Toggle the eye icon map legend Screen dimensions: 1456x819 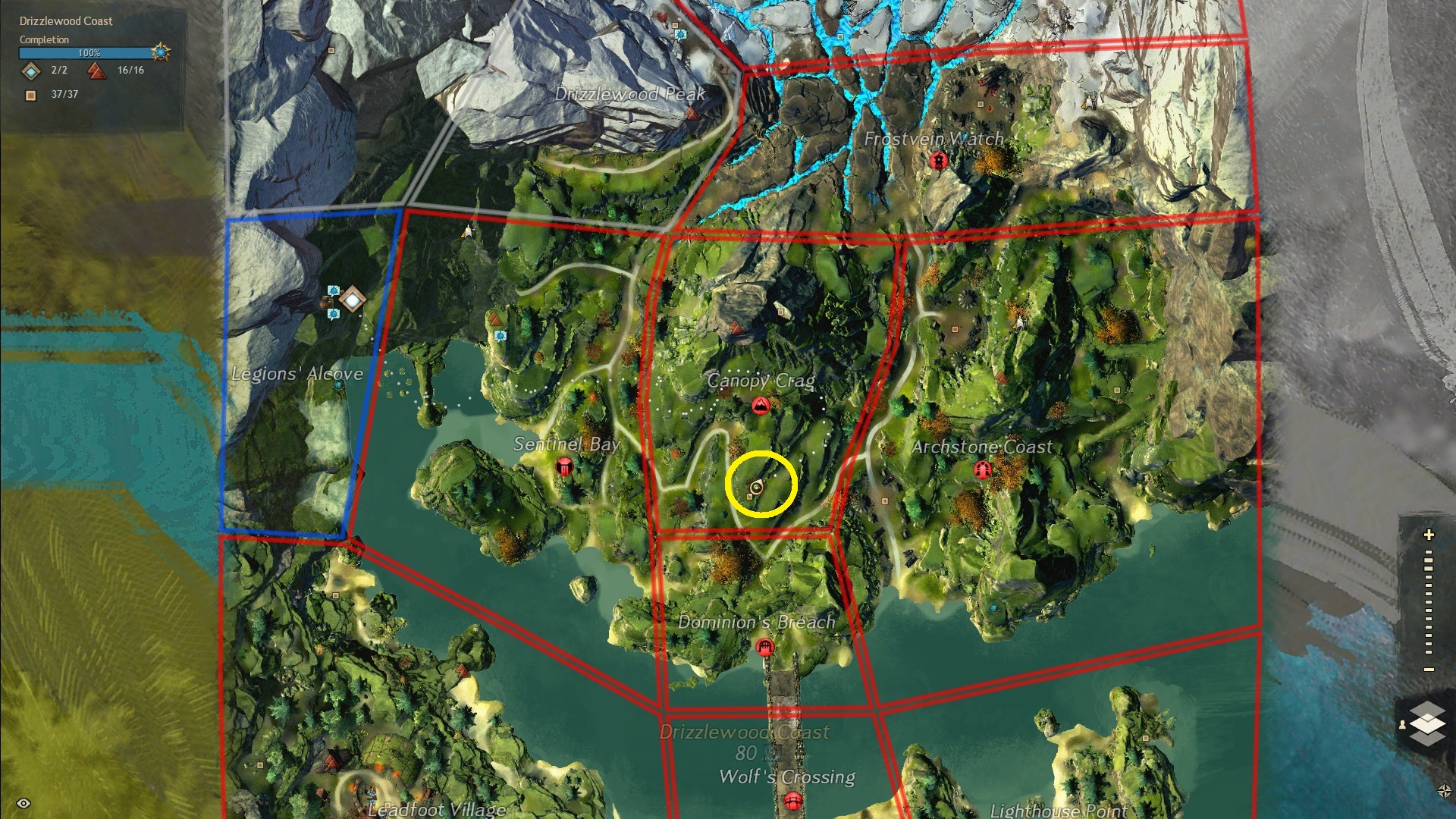pos(24,803)
